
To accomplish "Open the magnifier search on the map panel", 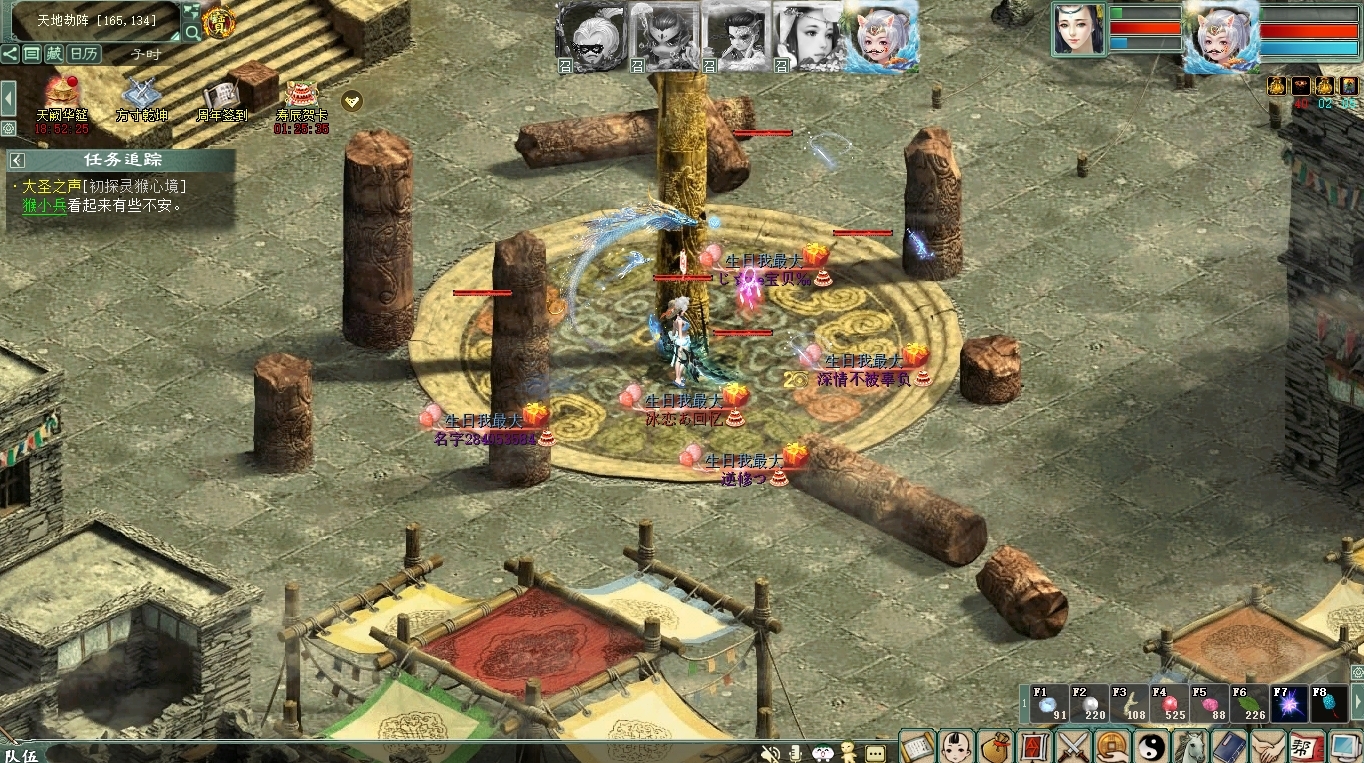I will click(x=192, y=32).
